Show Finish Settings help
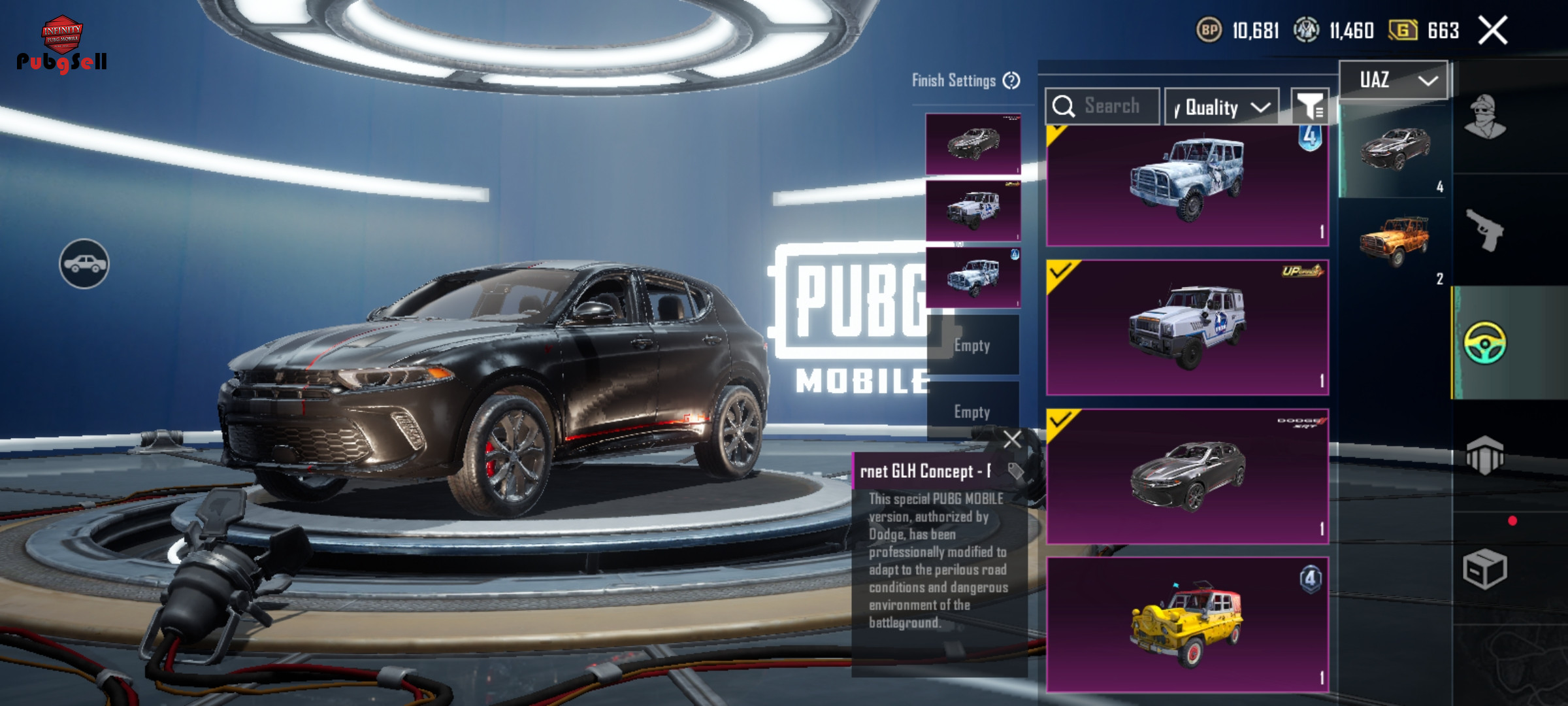 point(1011,80)
